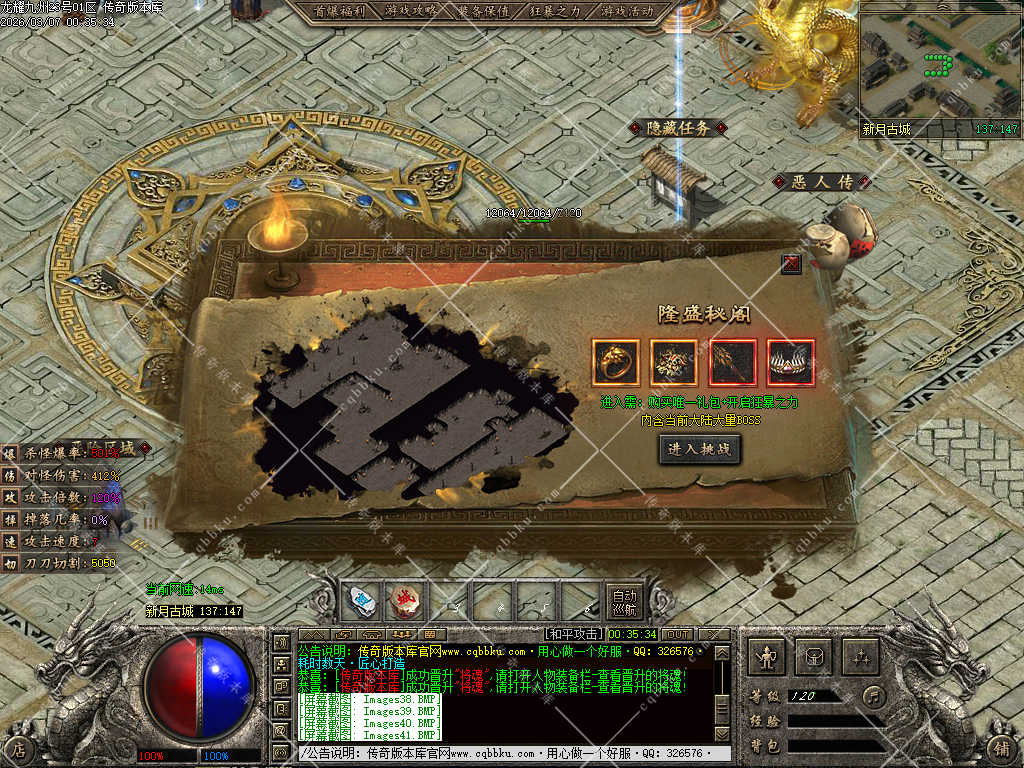Open the 狂暴之力 menu
This screenshot has width=1024, height=768.
point(556,11)
